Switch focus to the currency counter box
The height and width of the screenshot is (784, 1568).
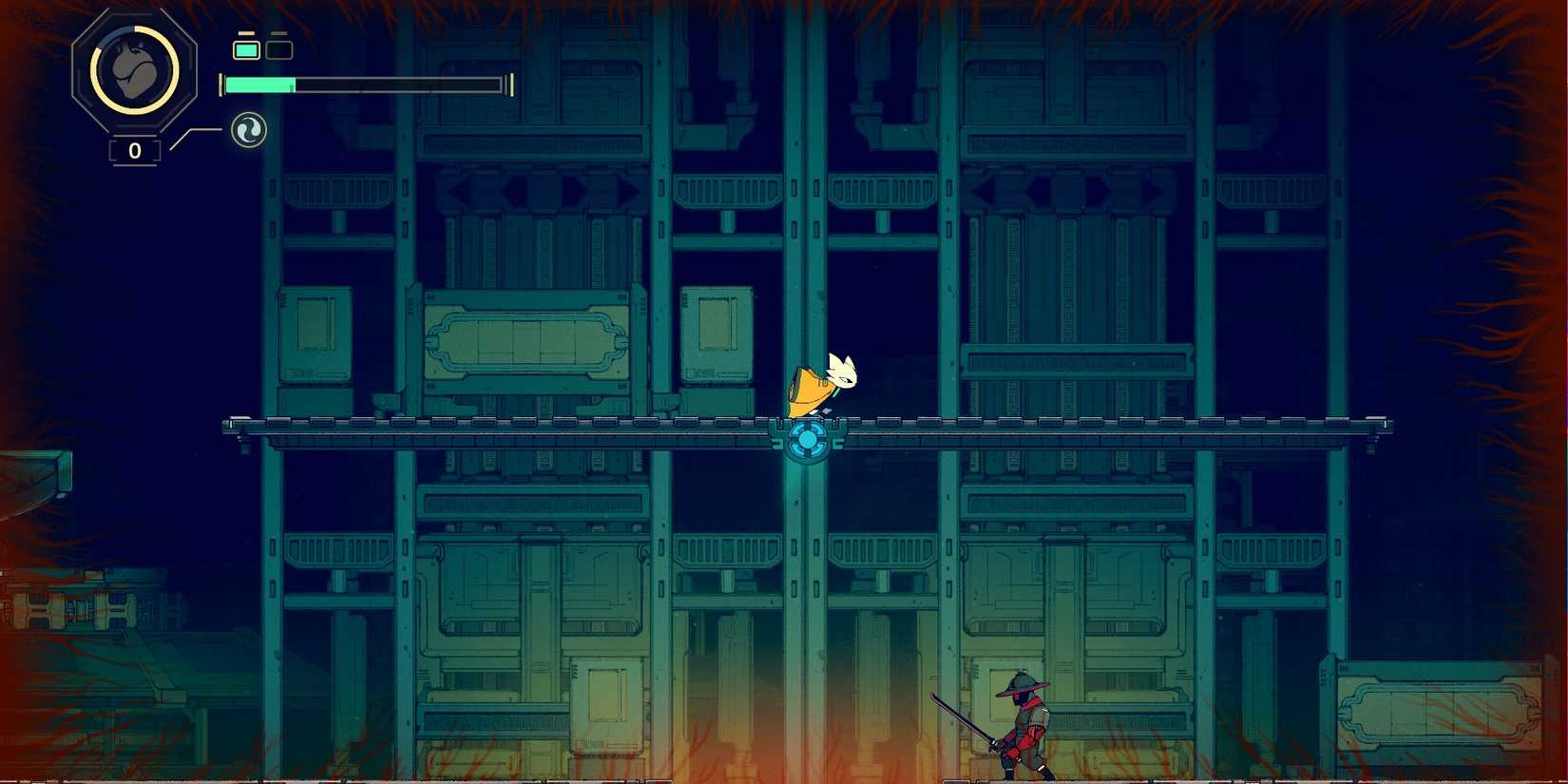tap(133, 150)
